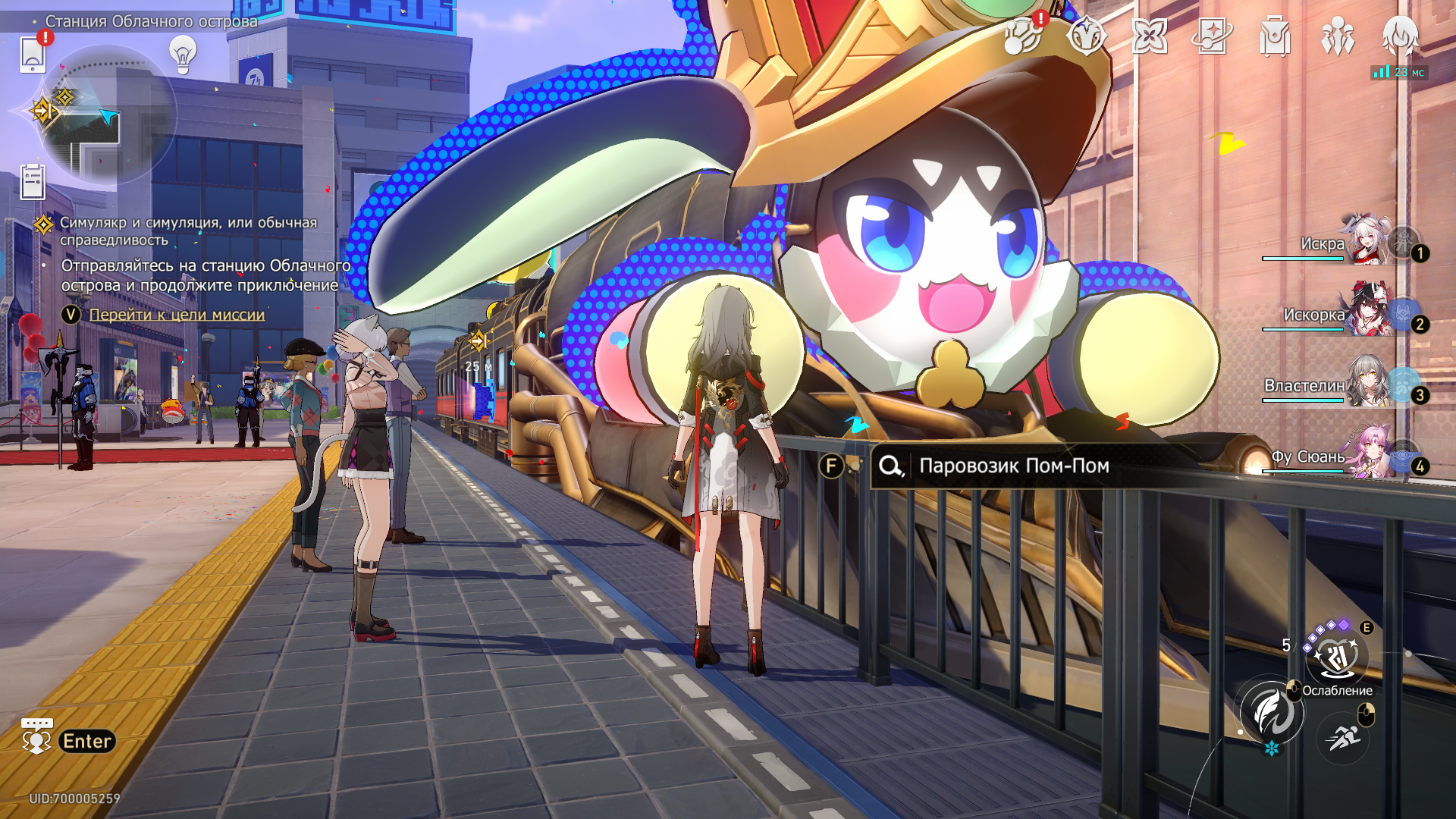Open the lightbulb hint icon

[x=183, y=55]
